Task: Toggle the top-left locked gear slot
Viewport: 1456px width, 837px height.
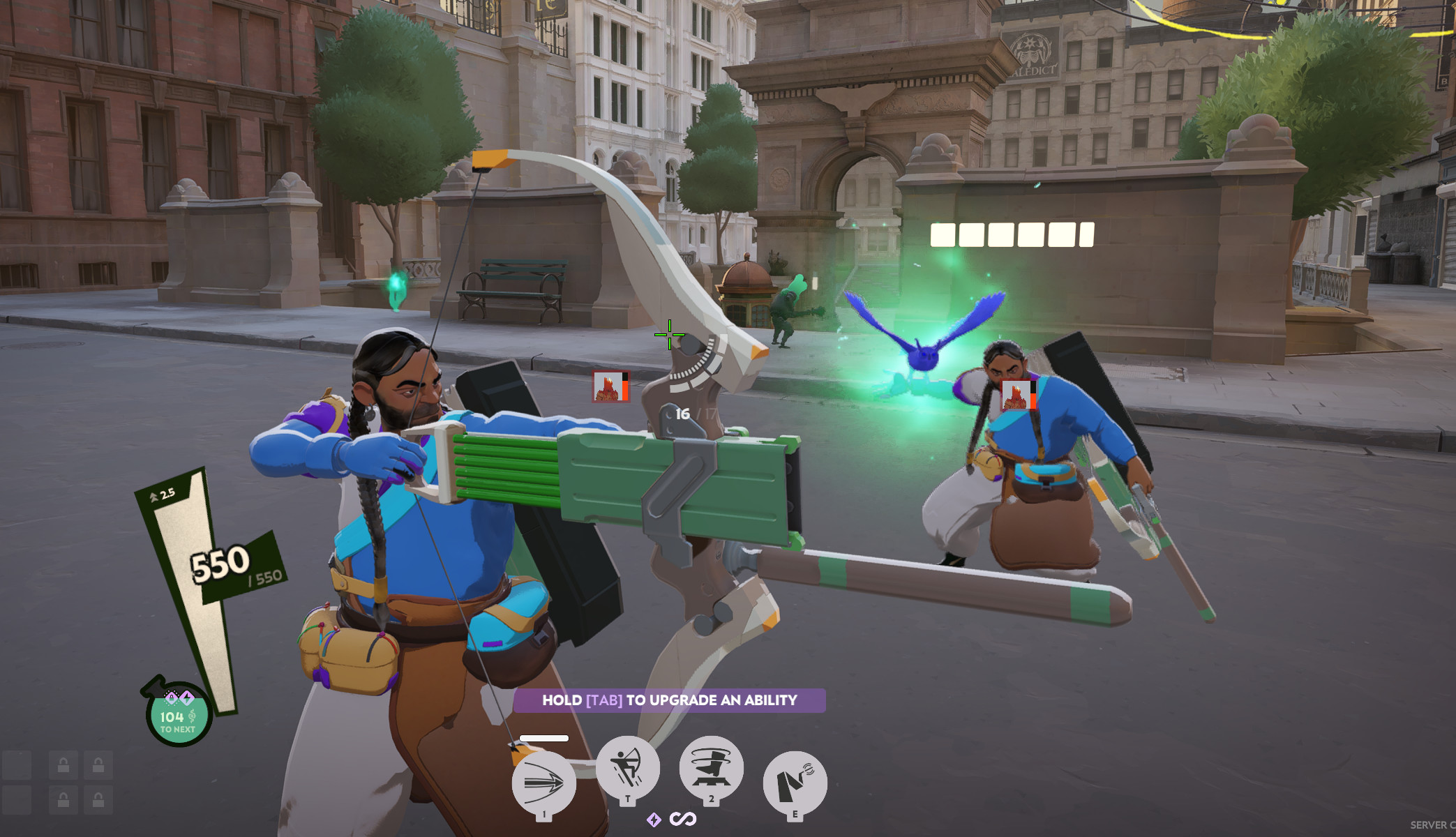Action: 63,765
